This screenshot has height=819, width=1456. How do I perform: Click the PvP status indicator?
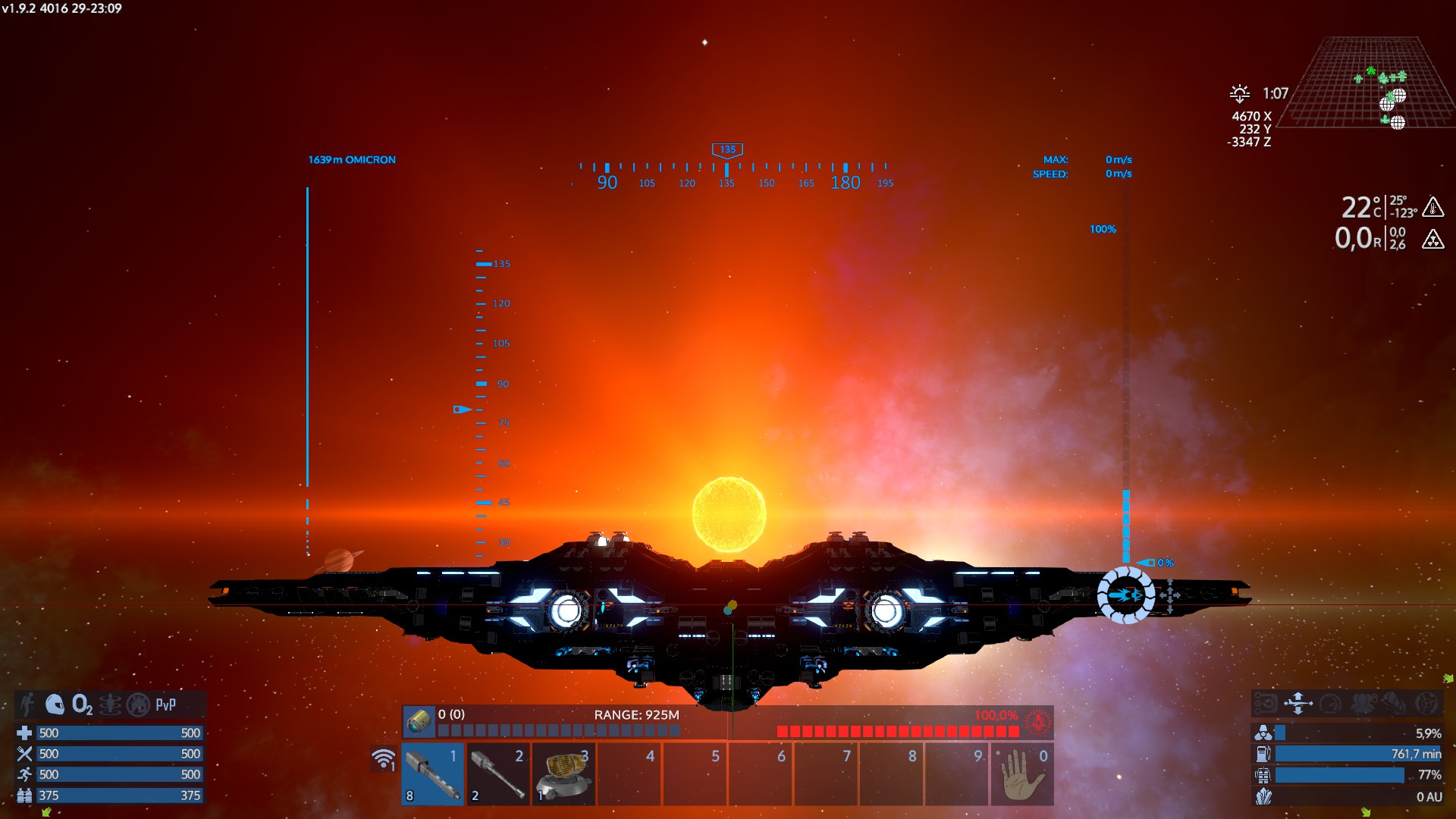click(x=165, y=704)
